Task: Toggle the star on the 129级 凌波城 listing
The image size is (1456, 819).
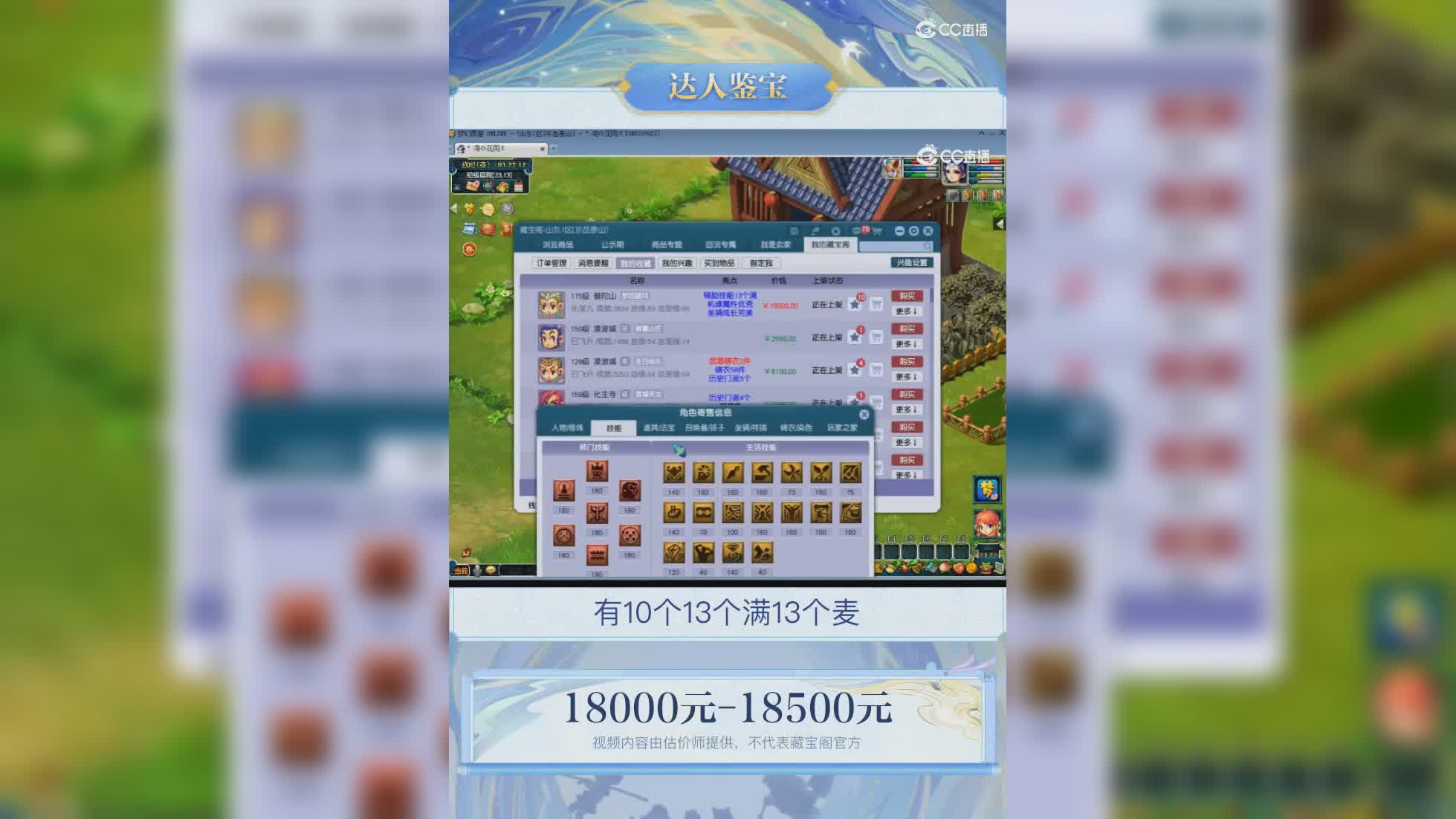Action: [x=855, y=369]
